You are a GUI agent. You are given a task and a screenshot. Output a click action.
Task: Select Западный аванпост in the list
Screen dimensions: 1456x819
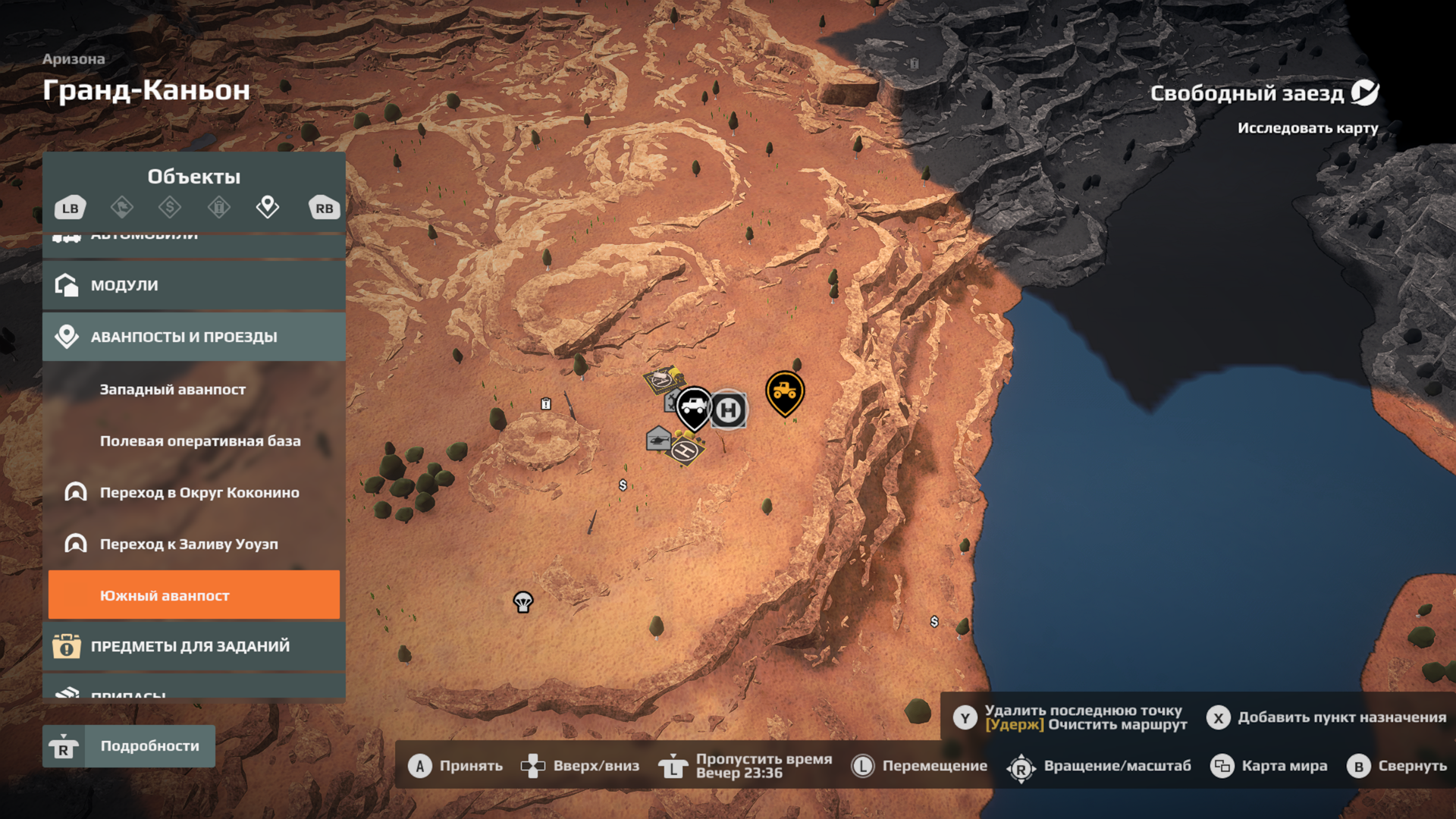point(173,389)
